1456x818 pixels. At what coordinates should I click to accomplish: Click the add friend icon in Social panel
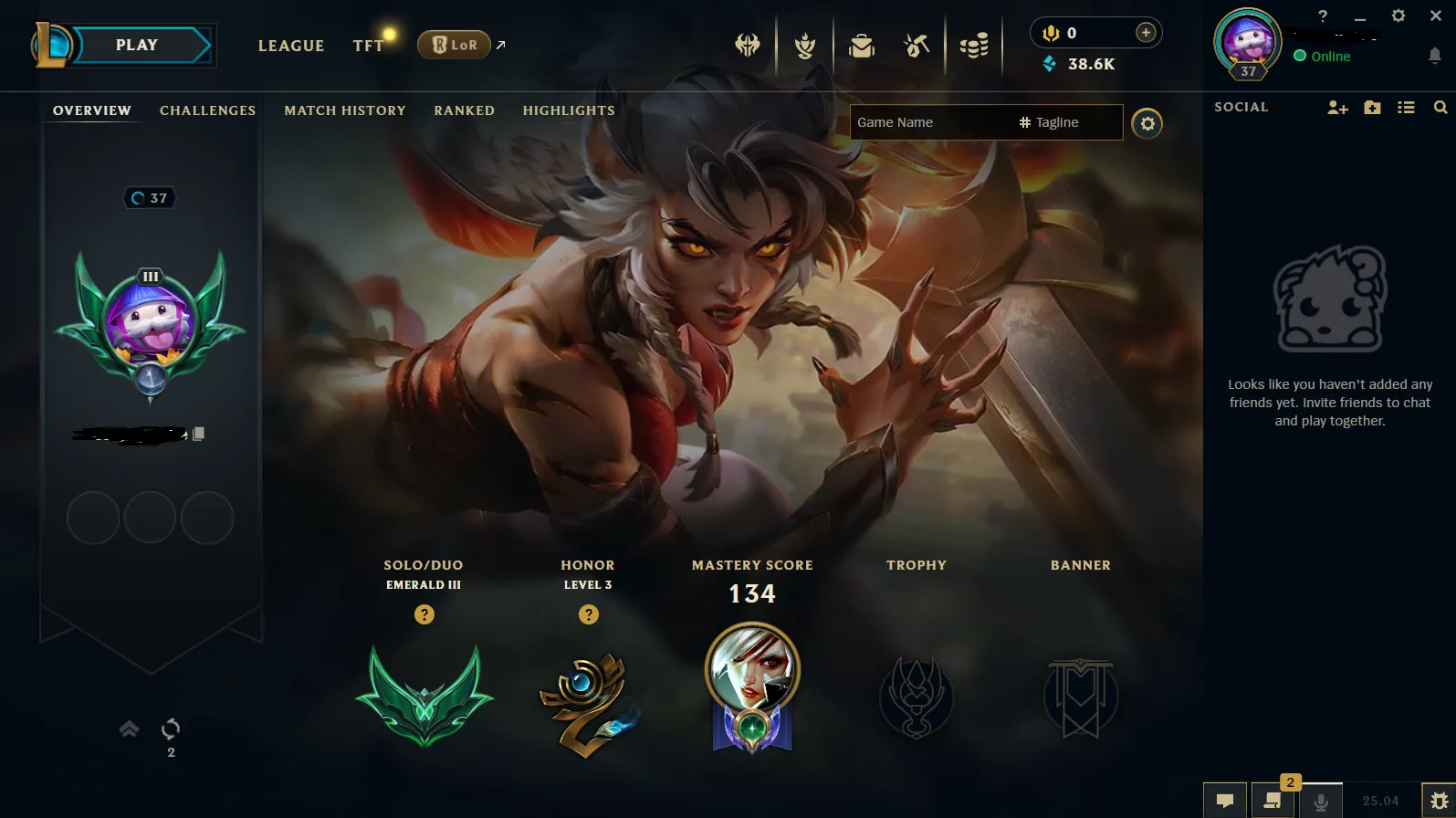click(x=1336, y=107)
